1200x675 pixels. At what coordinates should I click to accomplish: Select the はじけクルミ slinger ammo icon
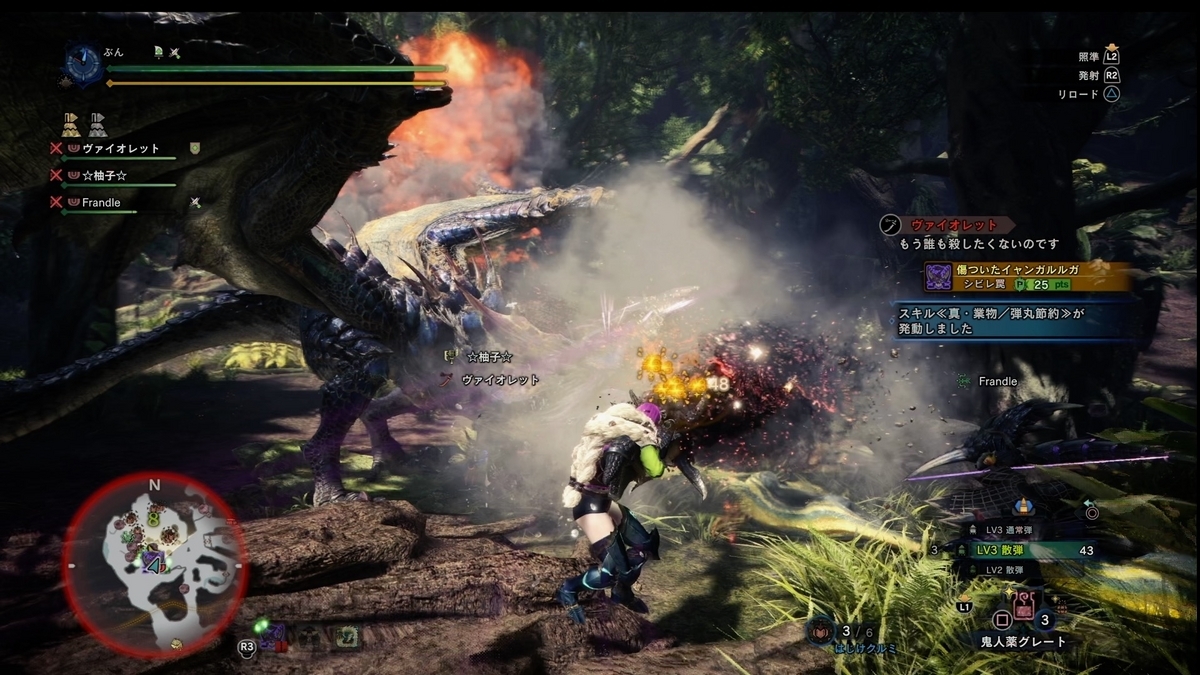pyautogui.click(x=821, y=631)
